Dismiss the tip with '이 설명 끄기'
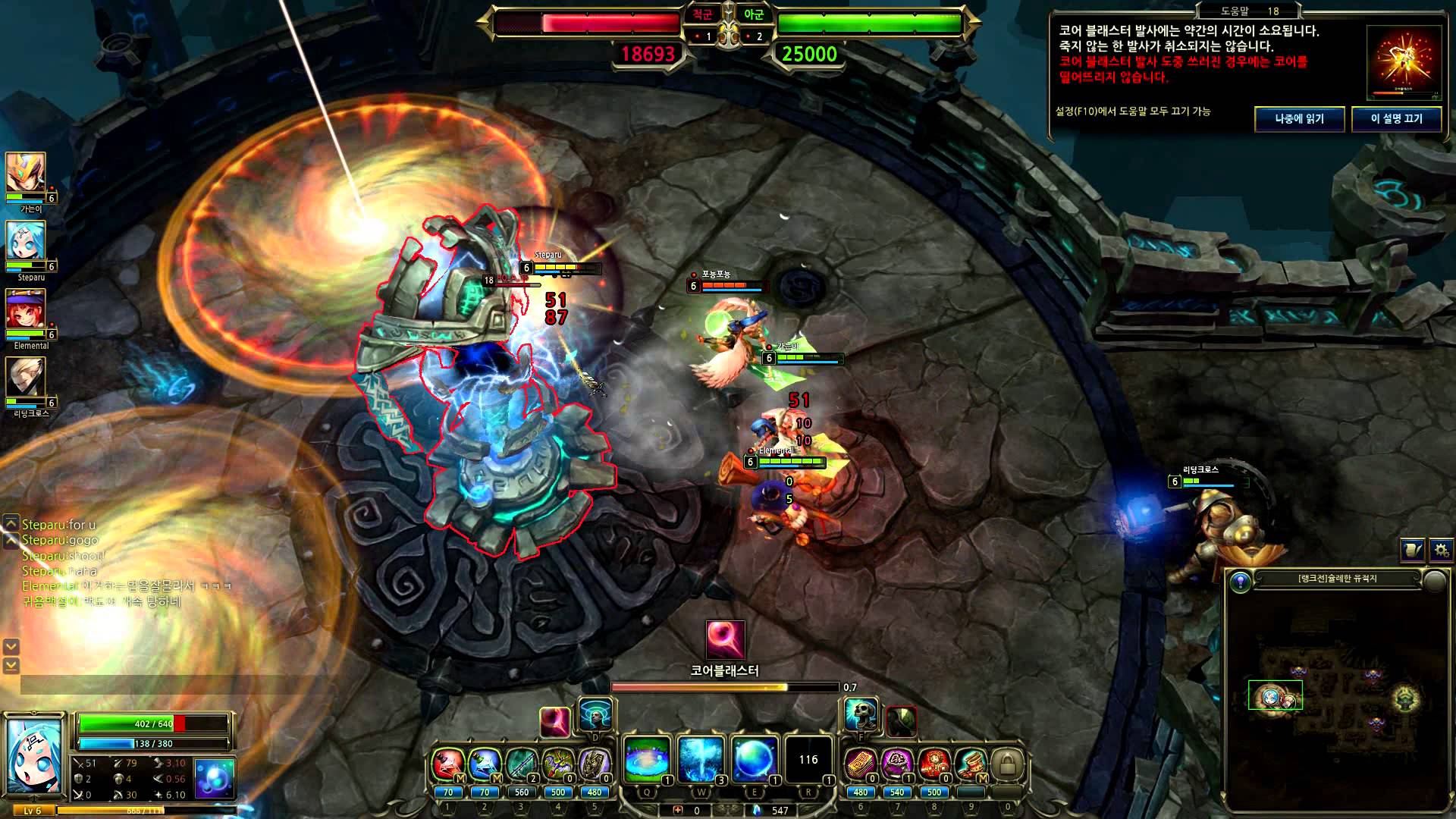Image resolution: width=1456 pixels, height=819 pixels. [x=1396, y=119]
